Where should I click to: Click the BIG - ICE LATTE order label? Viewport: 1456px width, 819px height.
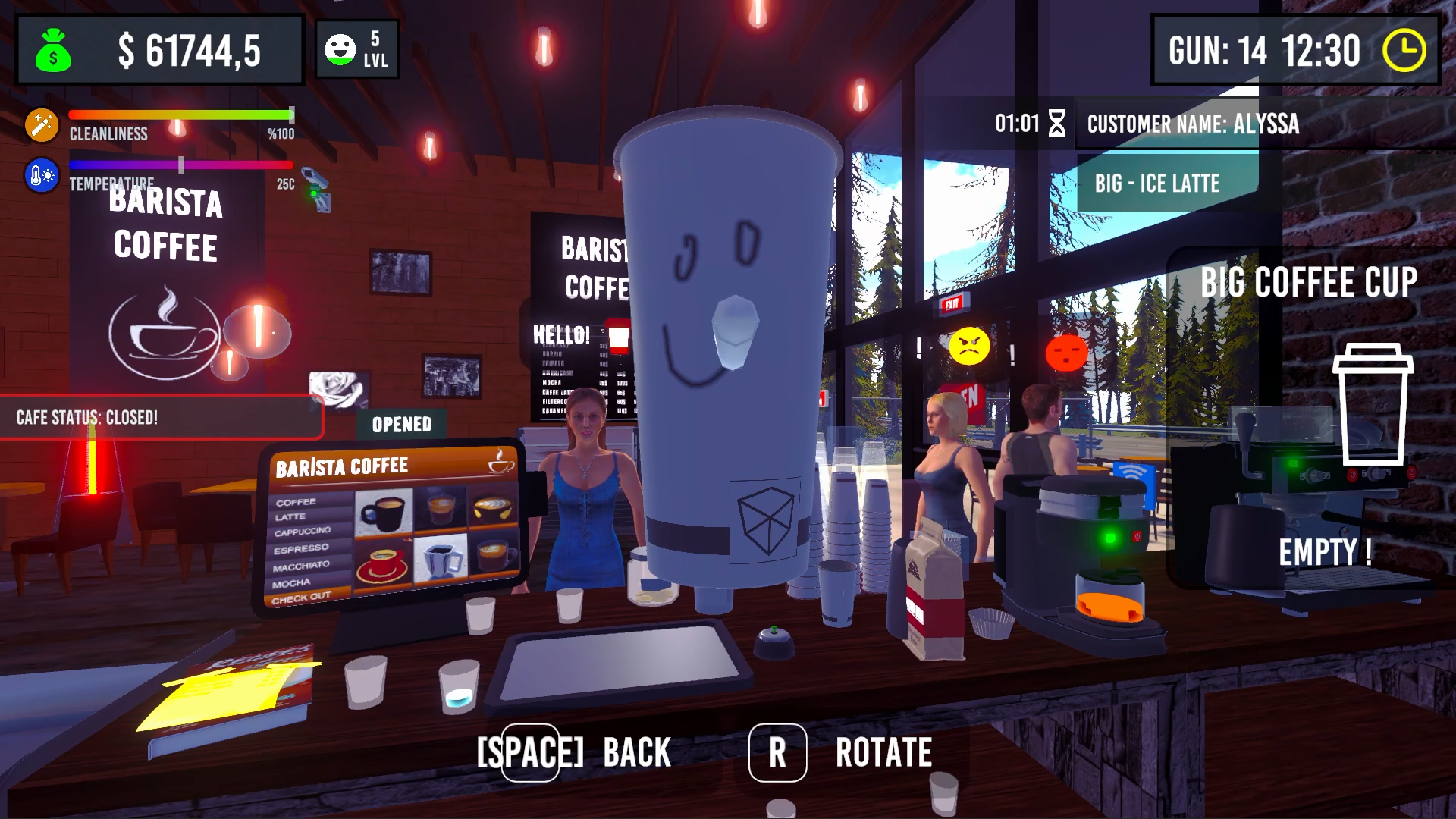click(x=1158, y=183)
